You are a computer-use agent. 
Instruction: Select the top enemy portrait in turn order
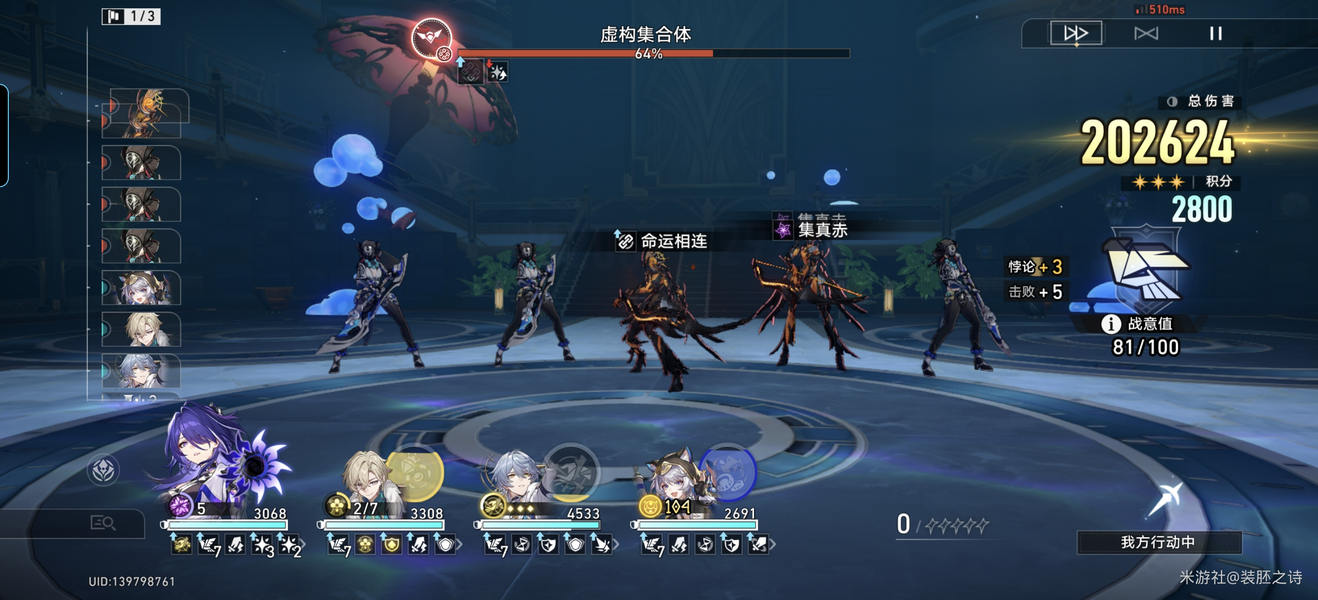[145, 113]
